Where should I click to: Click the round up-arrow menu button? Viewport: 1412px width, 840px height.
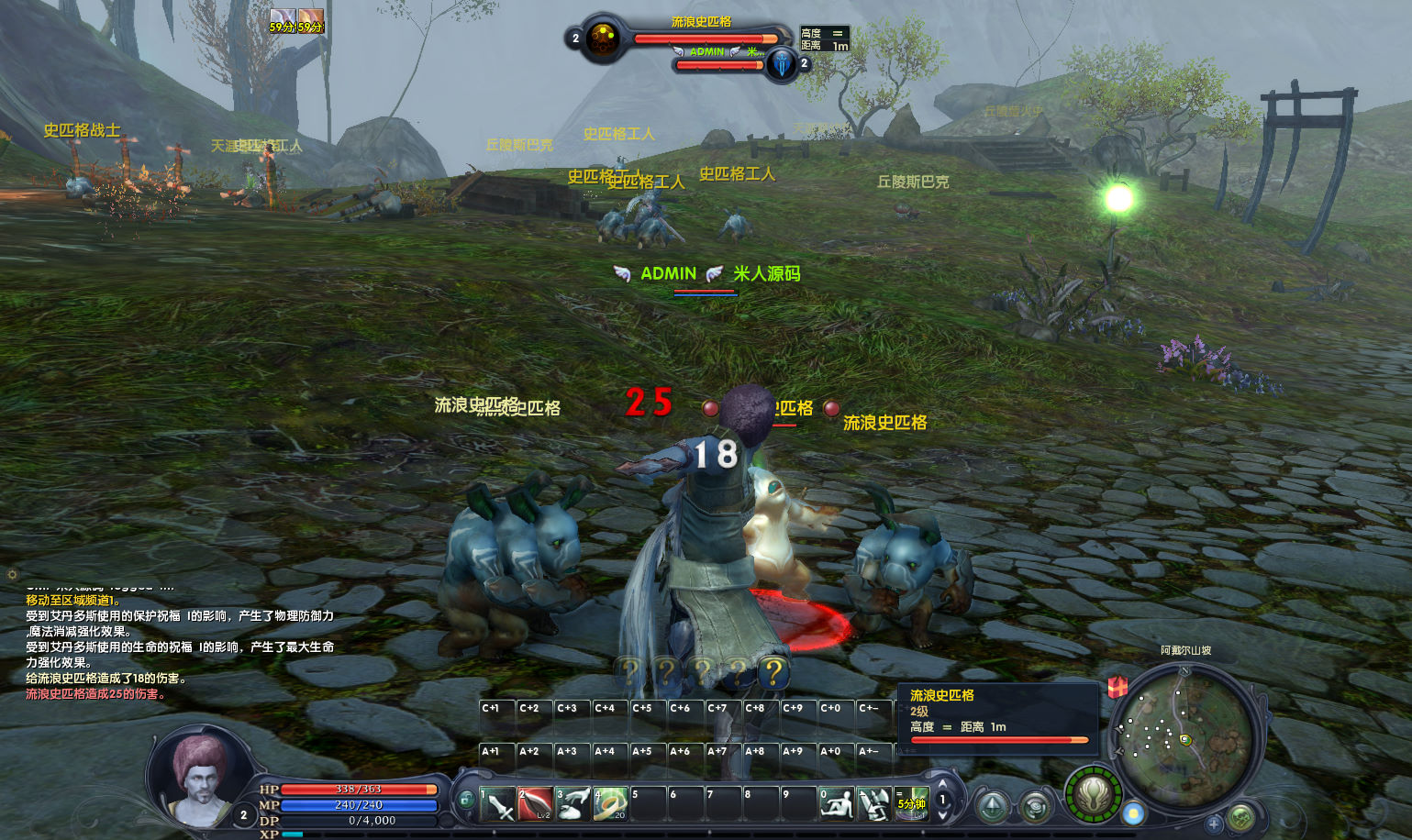pyautogui.click(x=993, y=807)
